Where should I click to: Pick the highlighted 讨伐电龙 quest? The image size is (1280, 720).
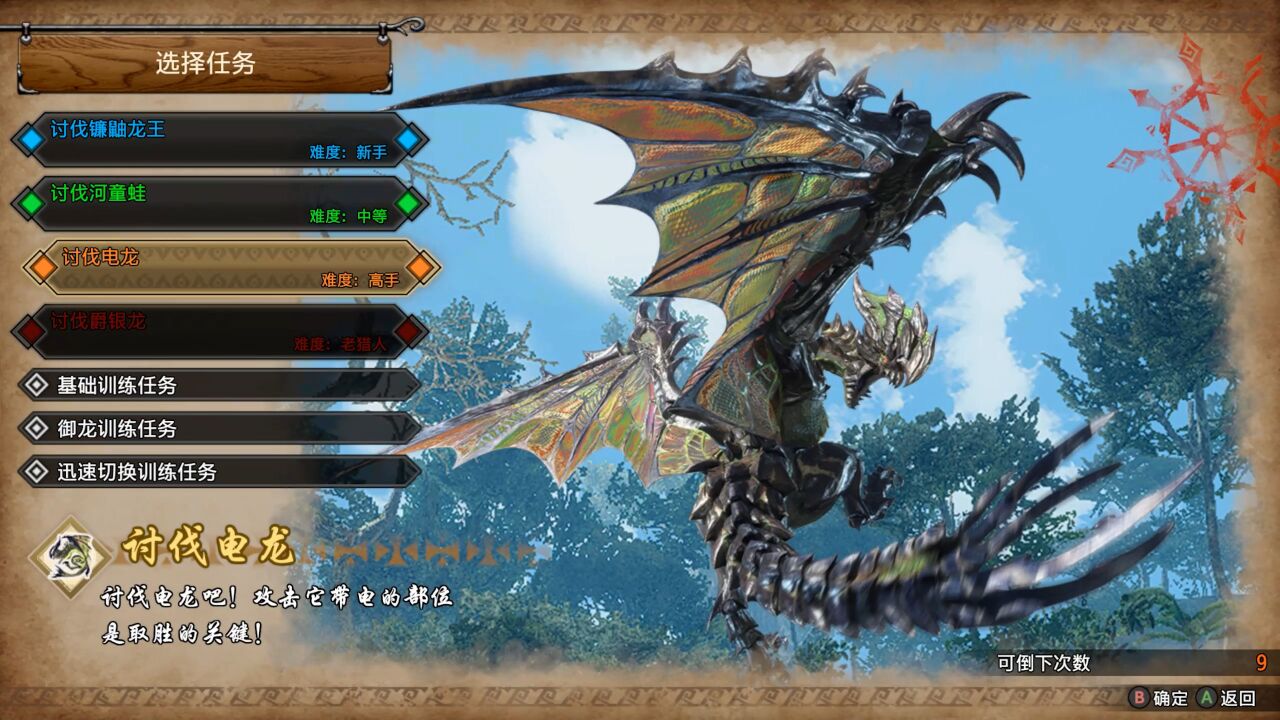[232, 267]
